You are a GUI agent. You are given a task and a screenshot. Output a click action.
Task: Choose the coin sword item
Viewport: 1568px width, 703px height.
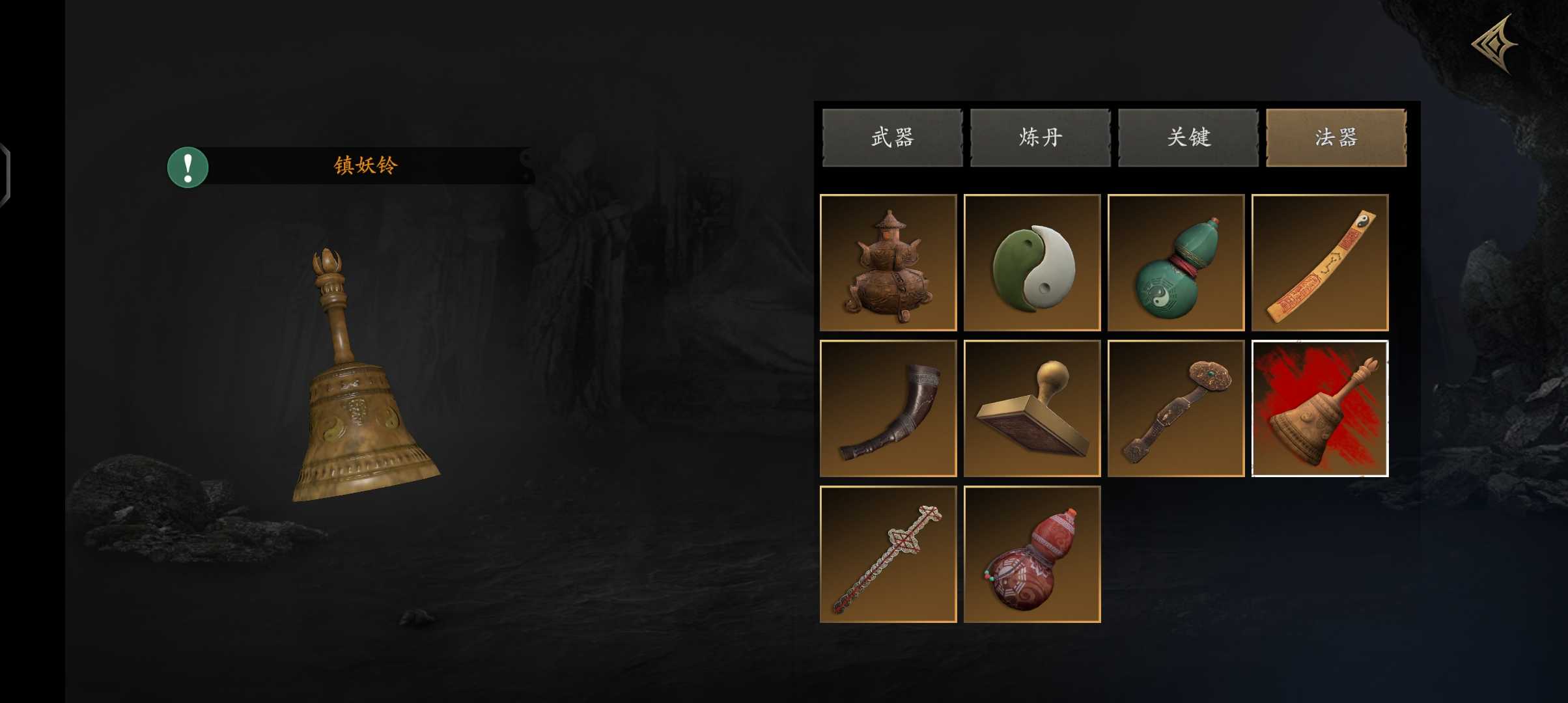pyautogui.click(x=888, y=554)
